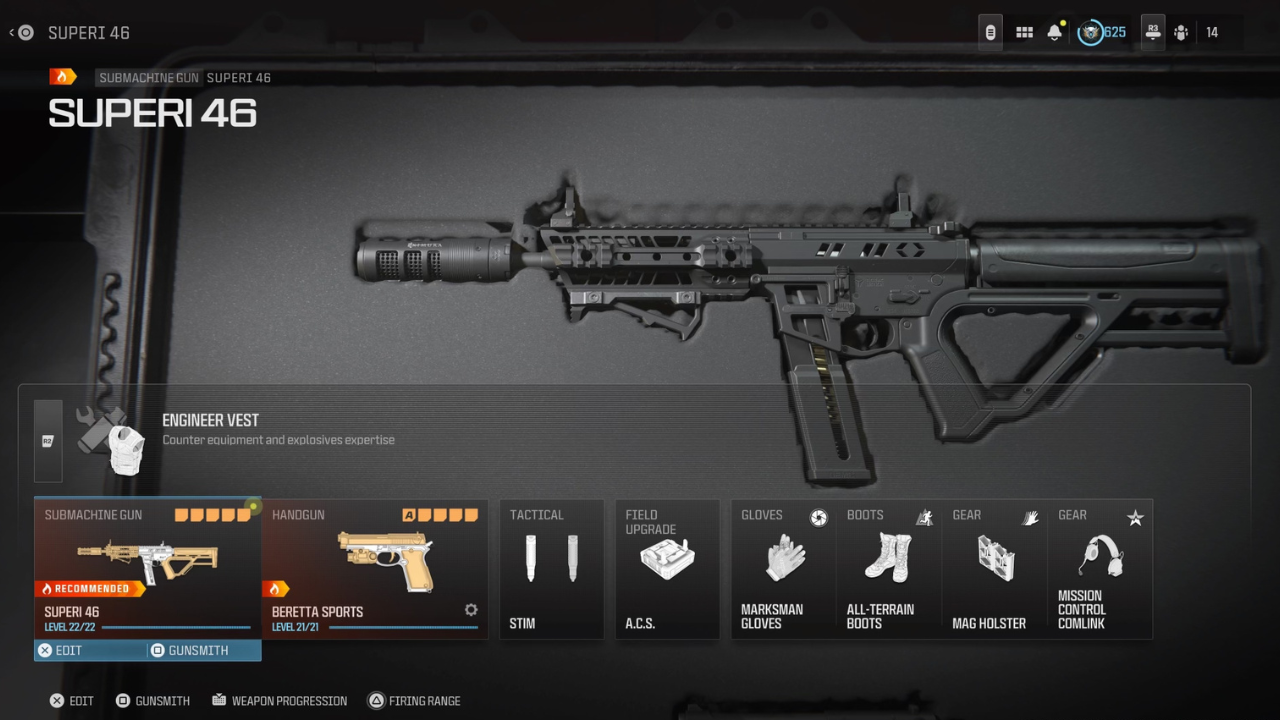Open the social/party icon near player count
This screenshot has height=720, width=1280.
1180,32
